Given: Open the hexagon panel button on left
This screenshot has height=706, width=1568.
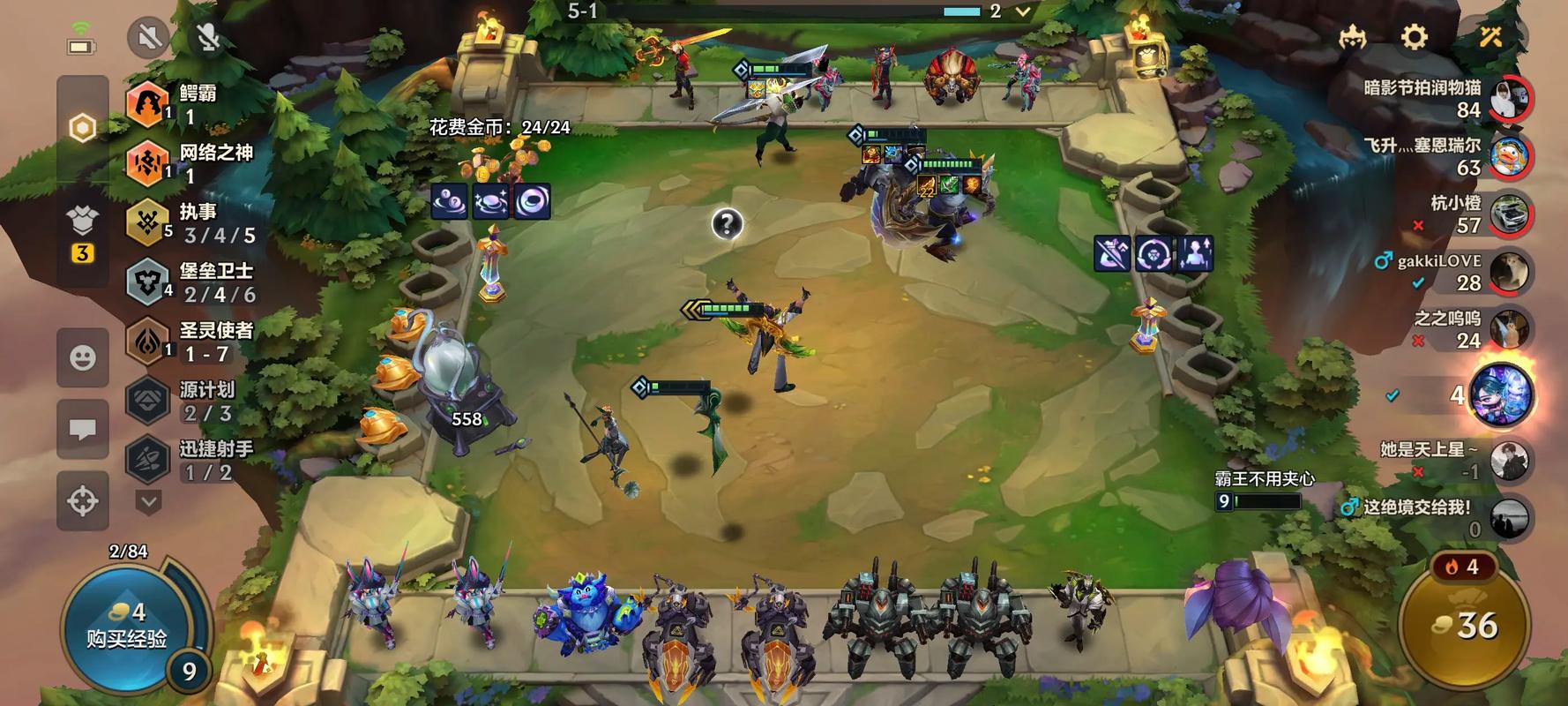Looking at the screenshot, I should (83, 129).
